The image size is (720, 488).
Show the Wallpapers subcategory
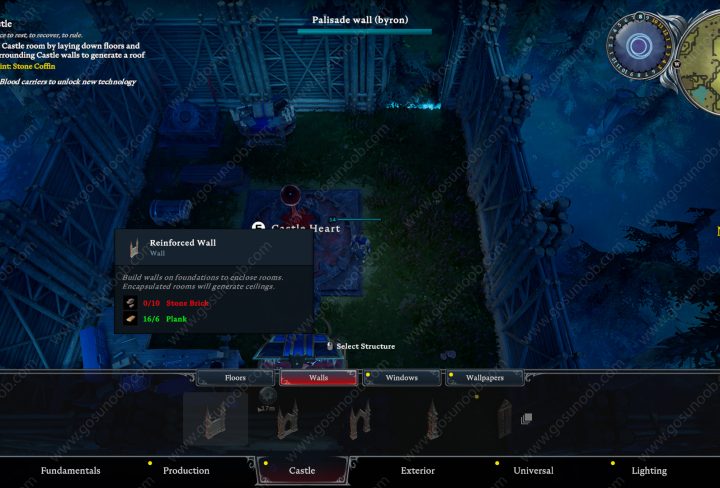point(485,378)
